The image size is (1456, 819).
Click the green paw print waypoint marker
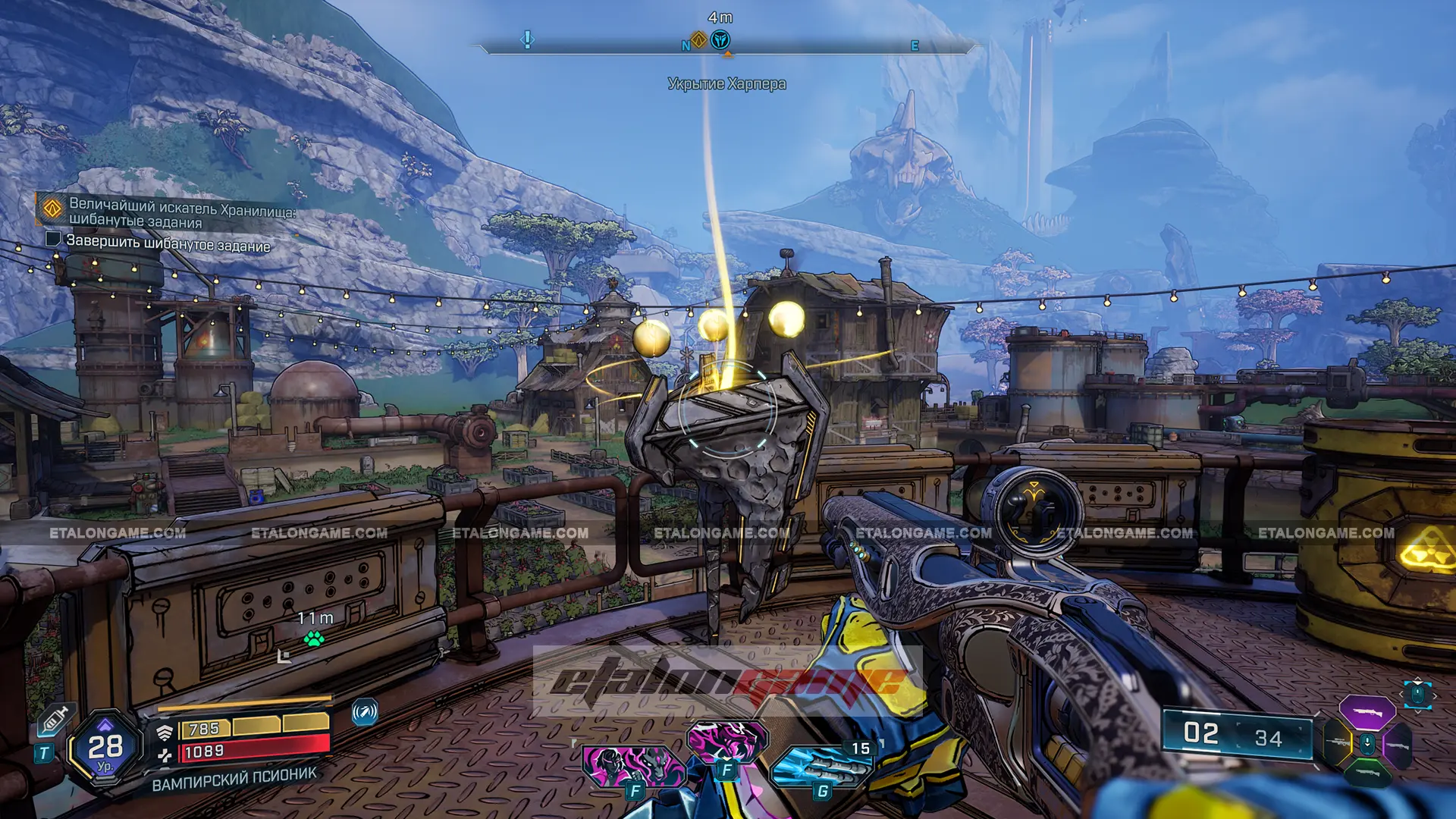point(313,639)
